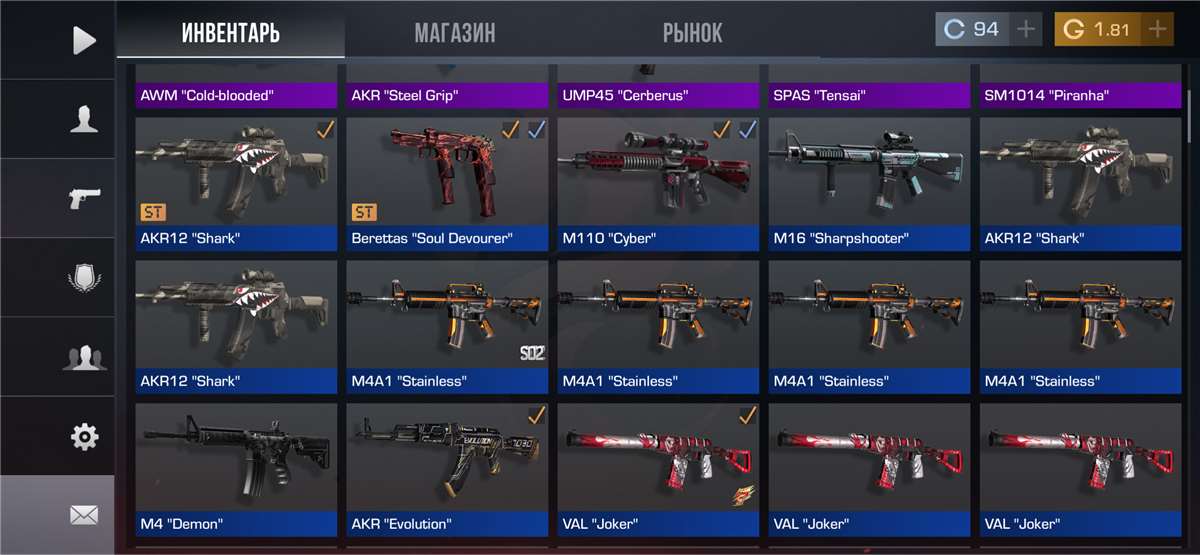
Task: Tap the play arrow in the sidebar
Action: pyautogui.click(x=84, y=40)
